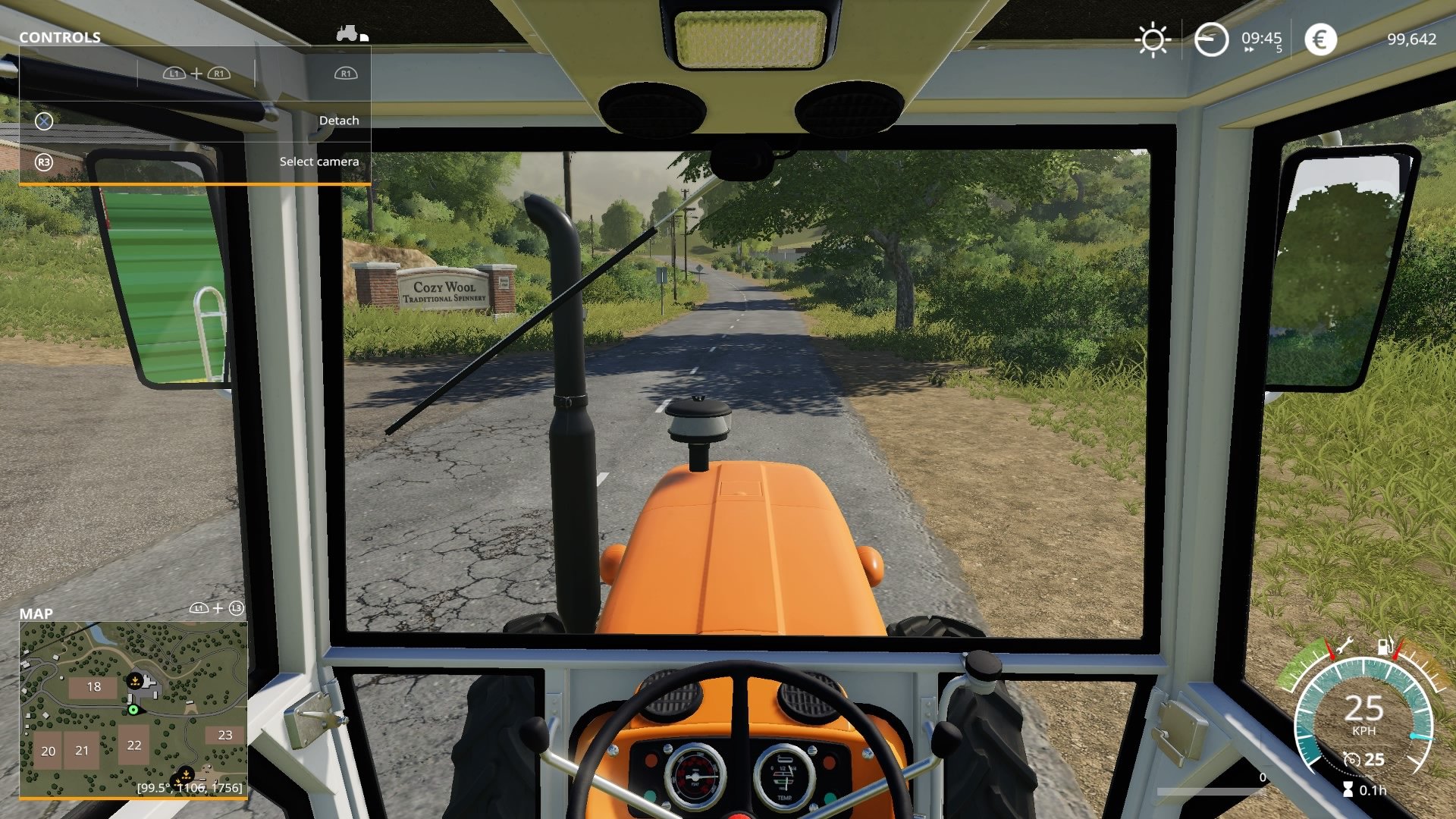Expand the minimap using the L1+L3 prompt

click(218, 607)
